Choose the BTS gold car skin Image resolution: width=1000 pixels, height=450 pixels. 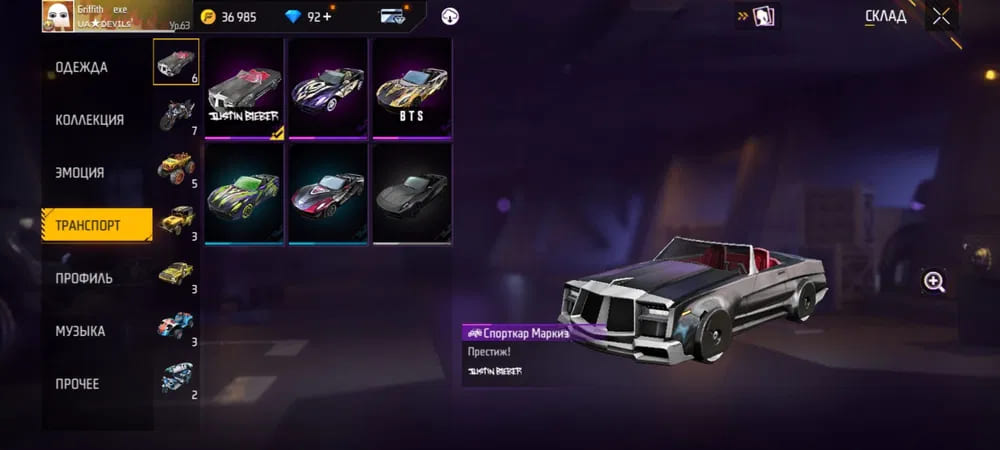coord(412,88)
